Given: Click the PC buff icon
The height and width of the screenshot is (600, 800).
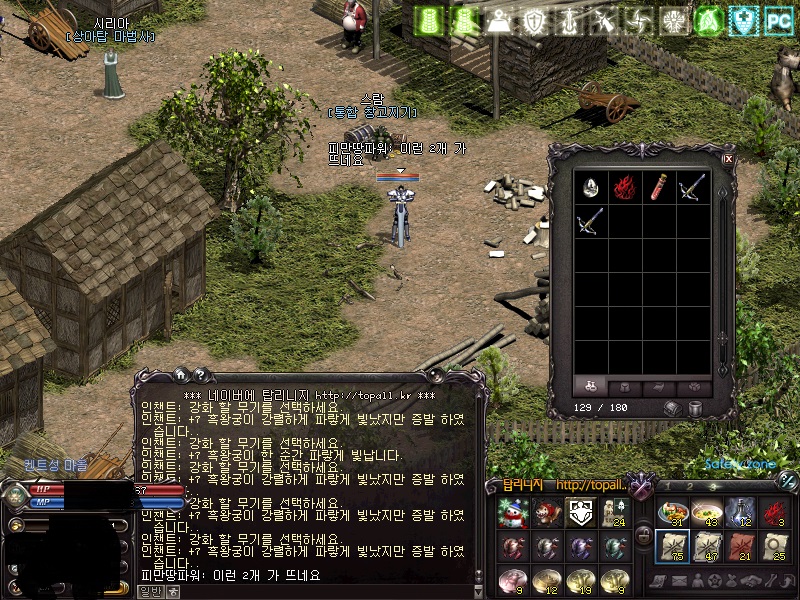Looking at the screenshot, I should click(x=779, y=19).
